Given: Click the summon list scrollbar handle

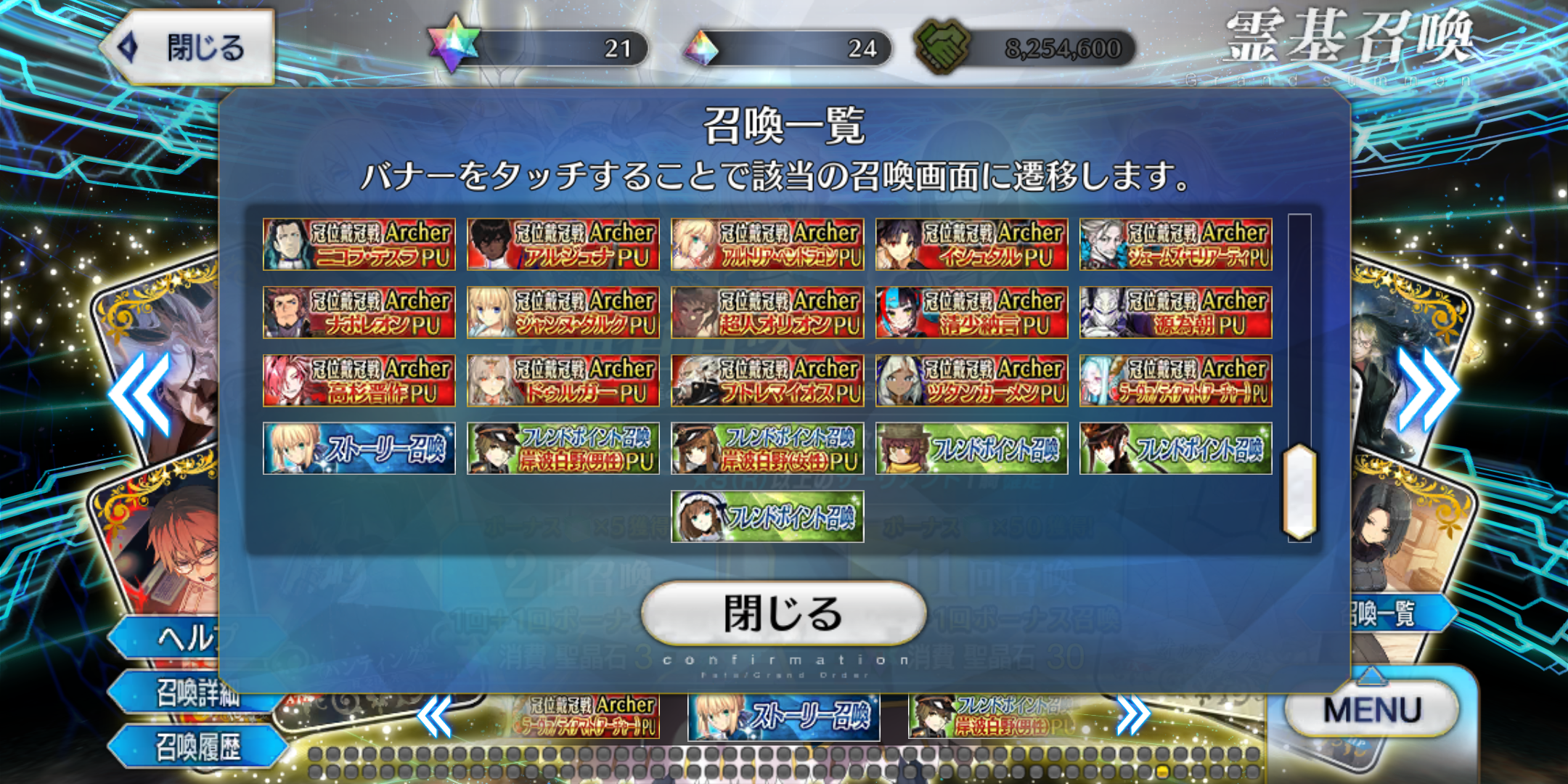Looking at the screenshot, I should [x=1299, y=491].
